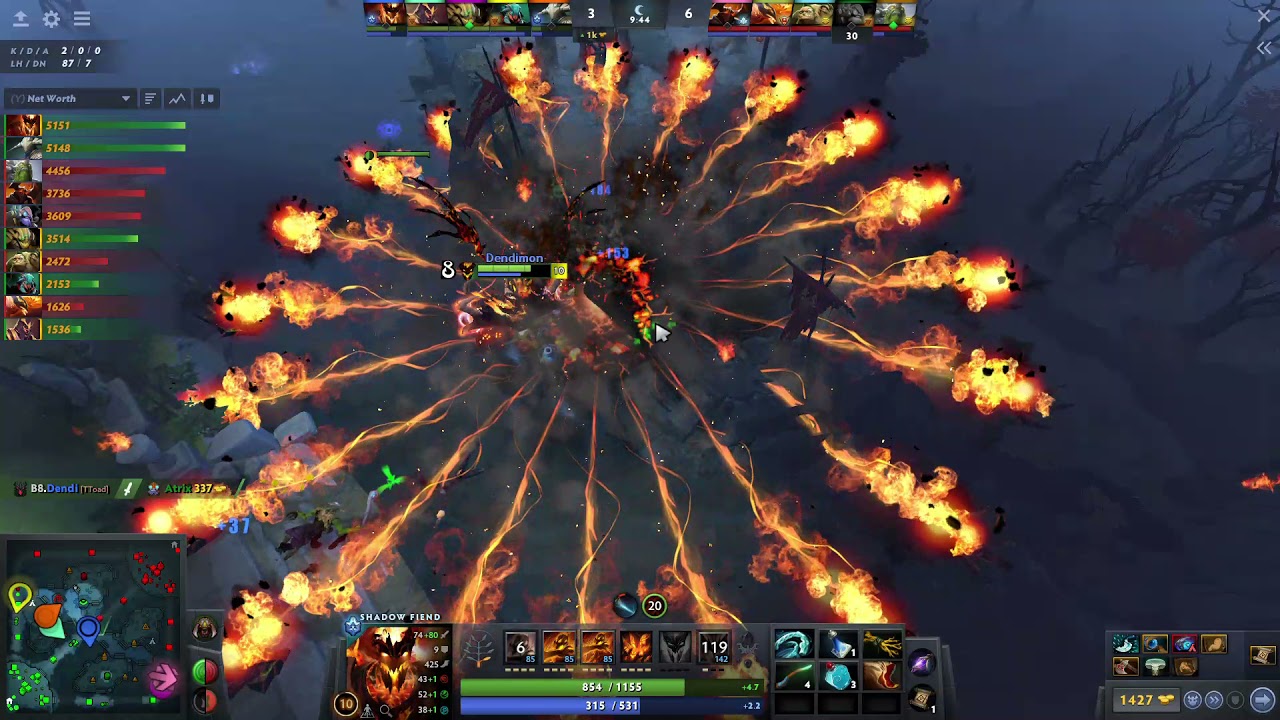
Task: Click the dashboard up-arrow button
Action: click(20, 19)
